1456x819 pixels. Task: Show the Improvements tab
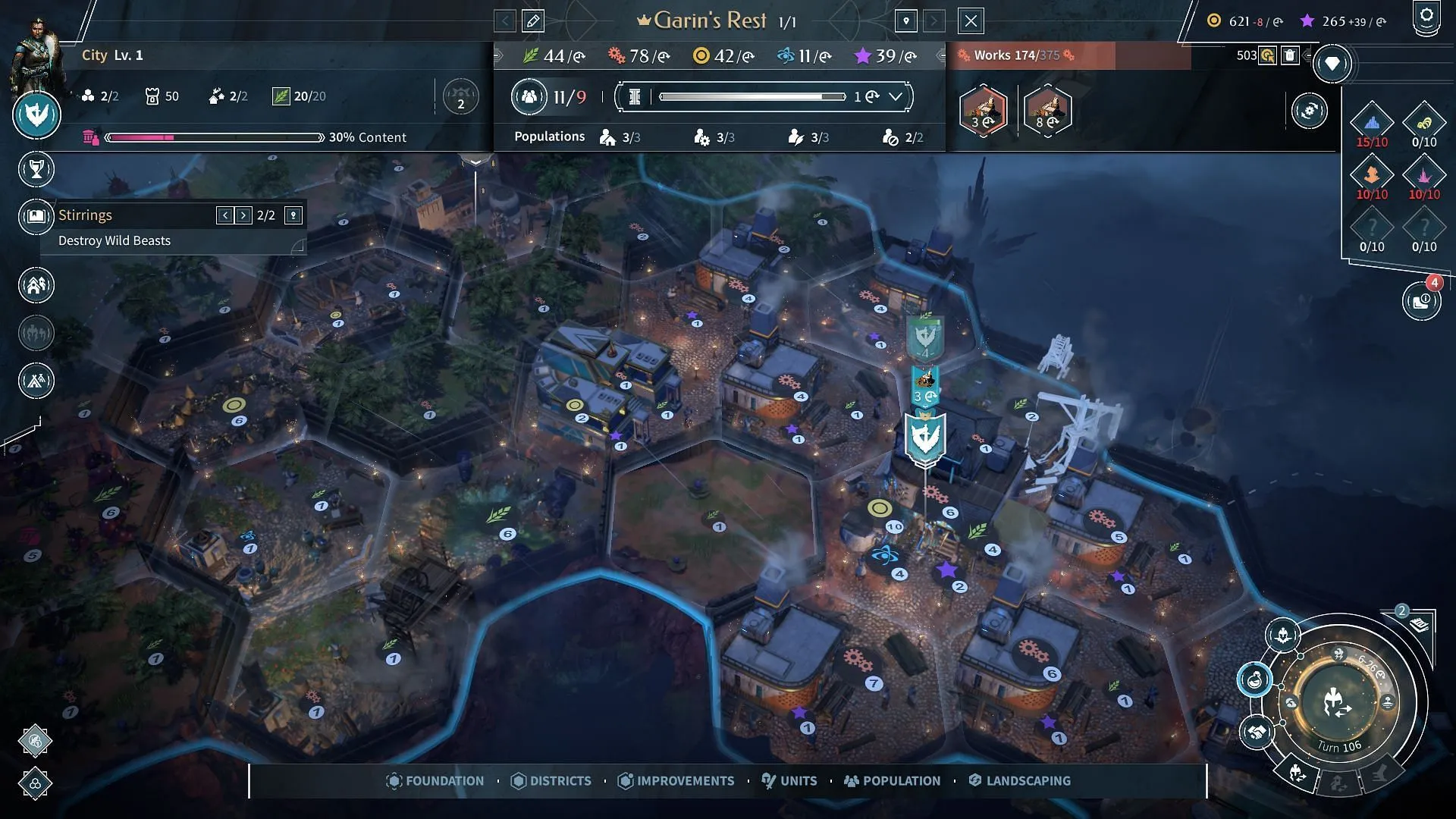tap(676, 781)
